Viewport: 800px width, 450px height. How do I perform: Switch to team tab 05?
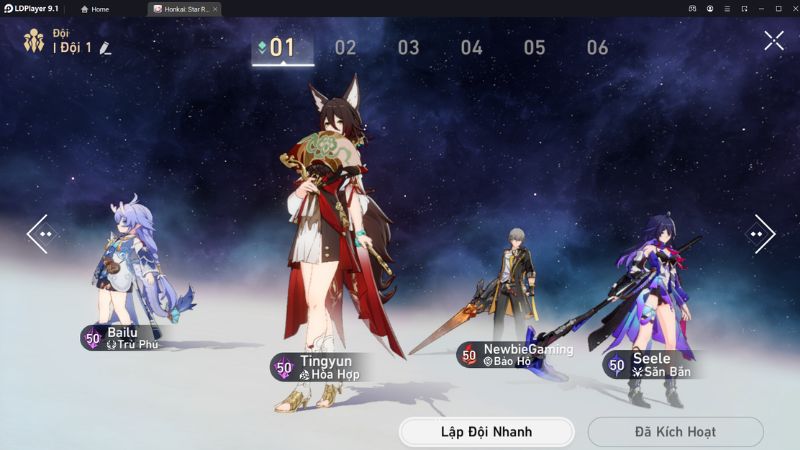(534, 47)
